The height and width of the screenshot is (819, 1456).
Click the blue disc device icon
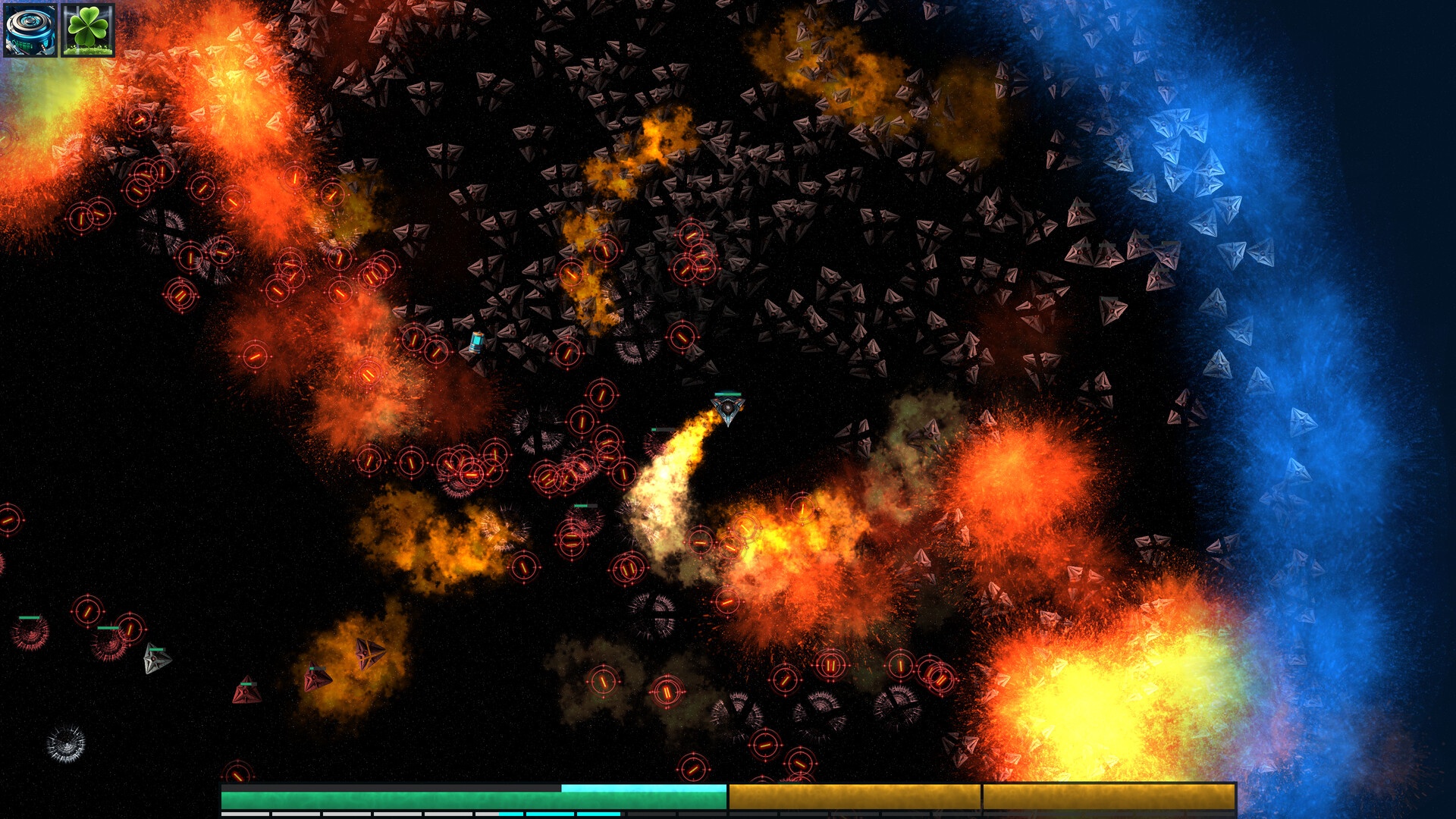30,30
